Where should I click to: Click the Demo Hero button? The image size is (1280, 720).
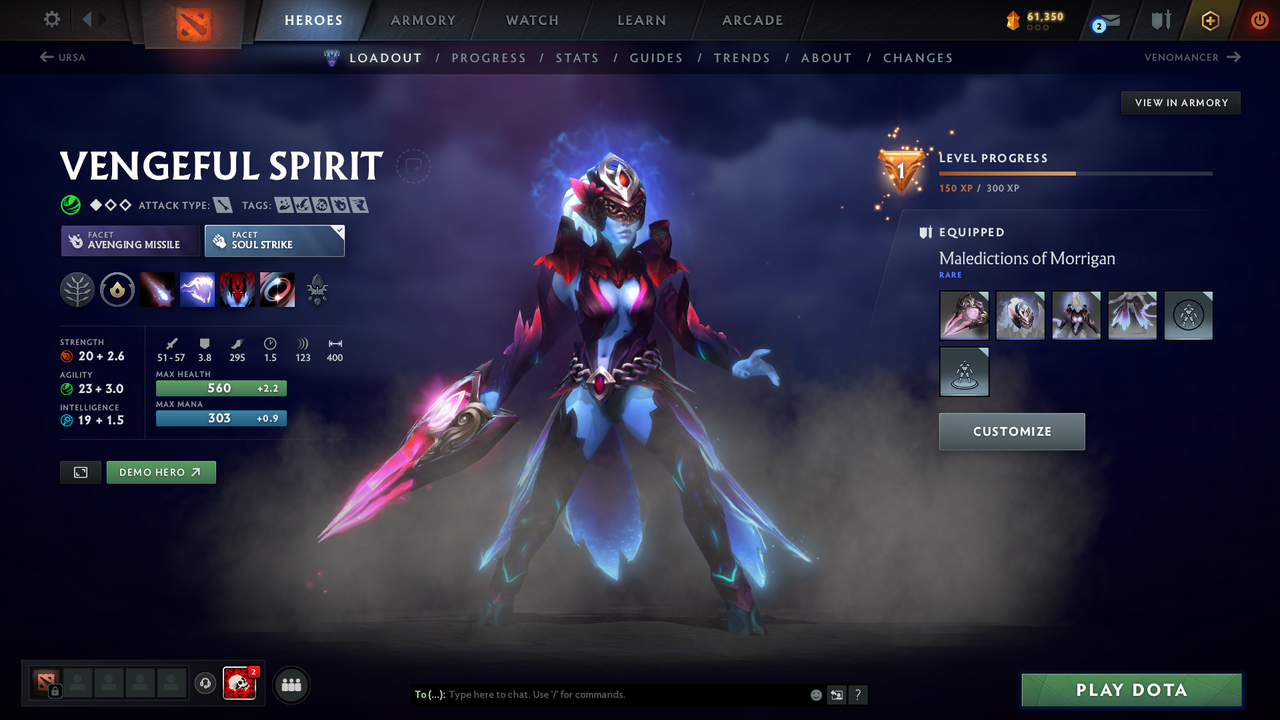tap(160, 471)
